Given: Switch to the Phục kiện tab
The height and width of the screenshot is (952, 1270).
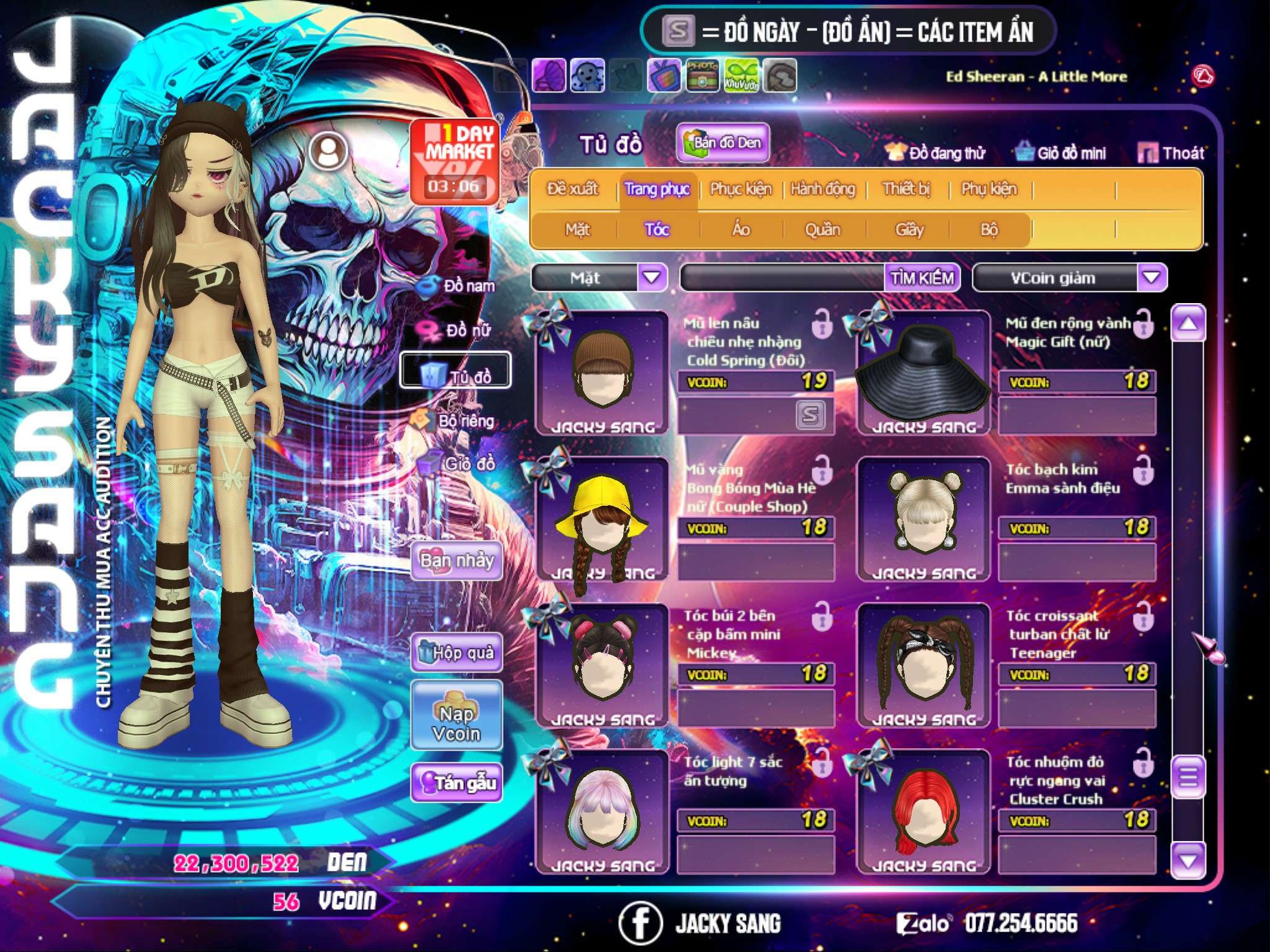Looking at the screenshot, I should pos(740,189).
